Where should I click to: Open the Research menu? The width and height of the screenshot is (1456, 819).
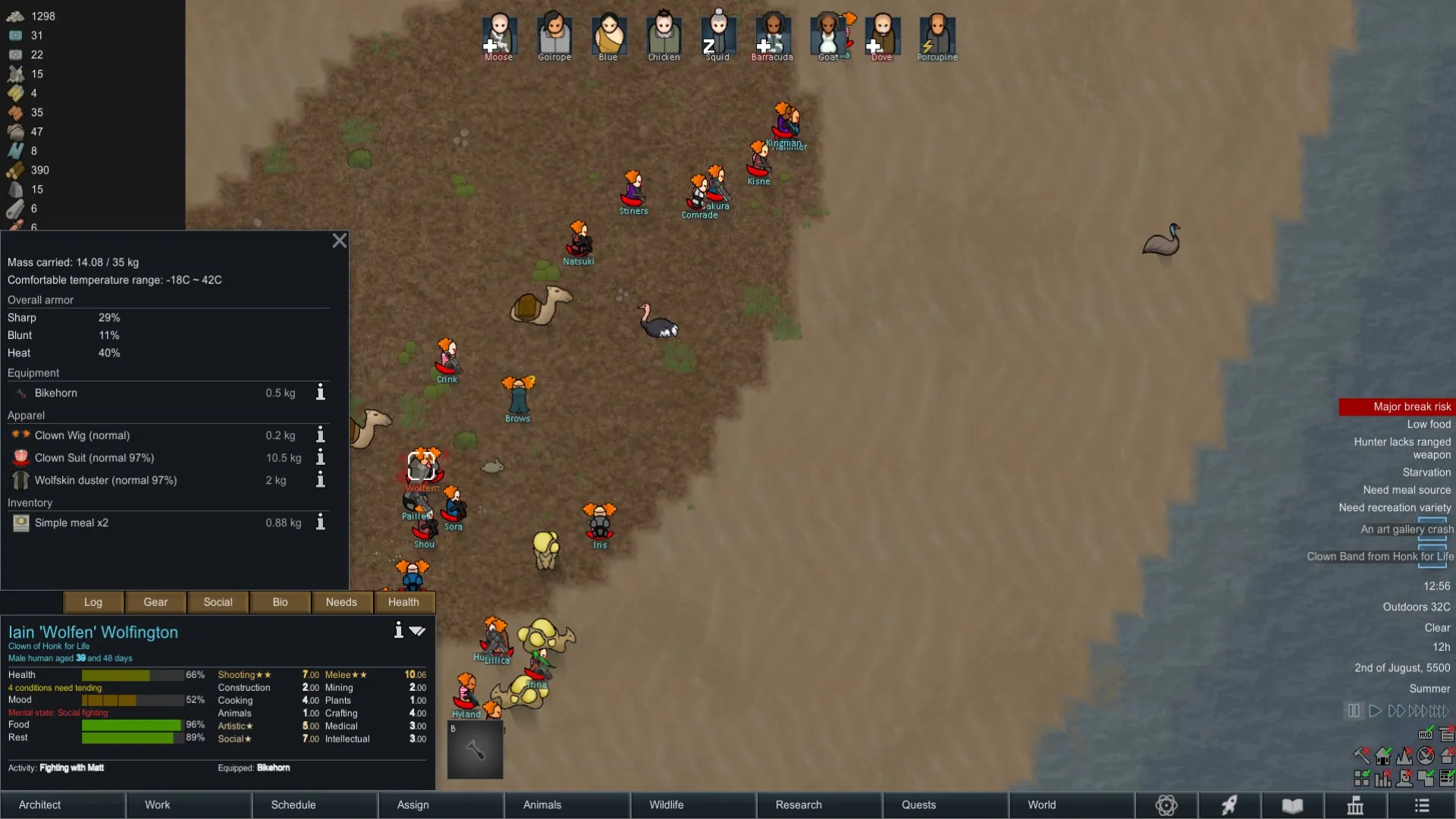[x=818, y=805]
